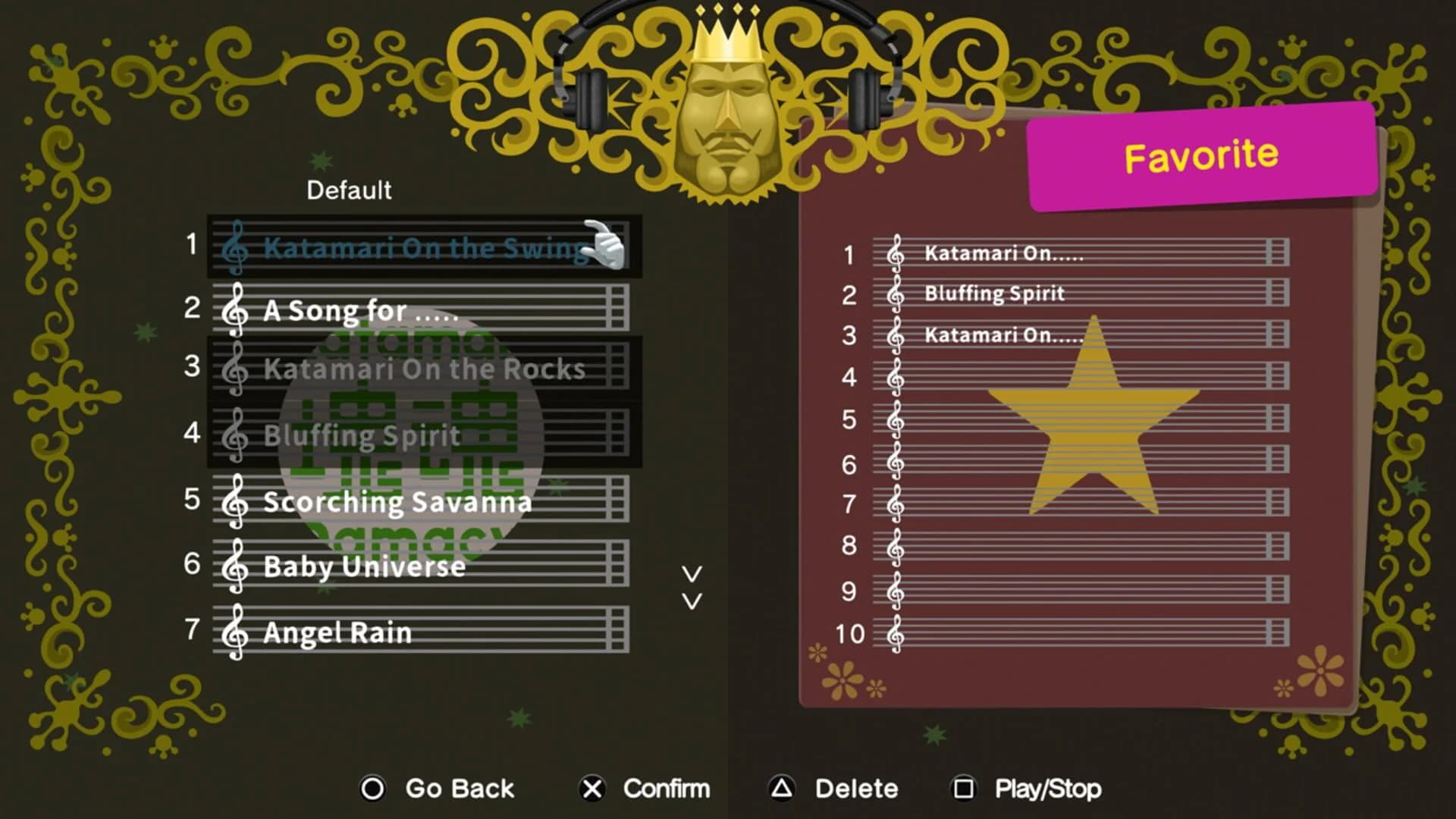Select track 2, A Song for .....
The width and height of the screenshot is (1456, 819).
pos(362,310)
